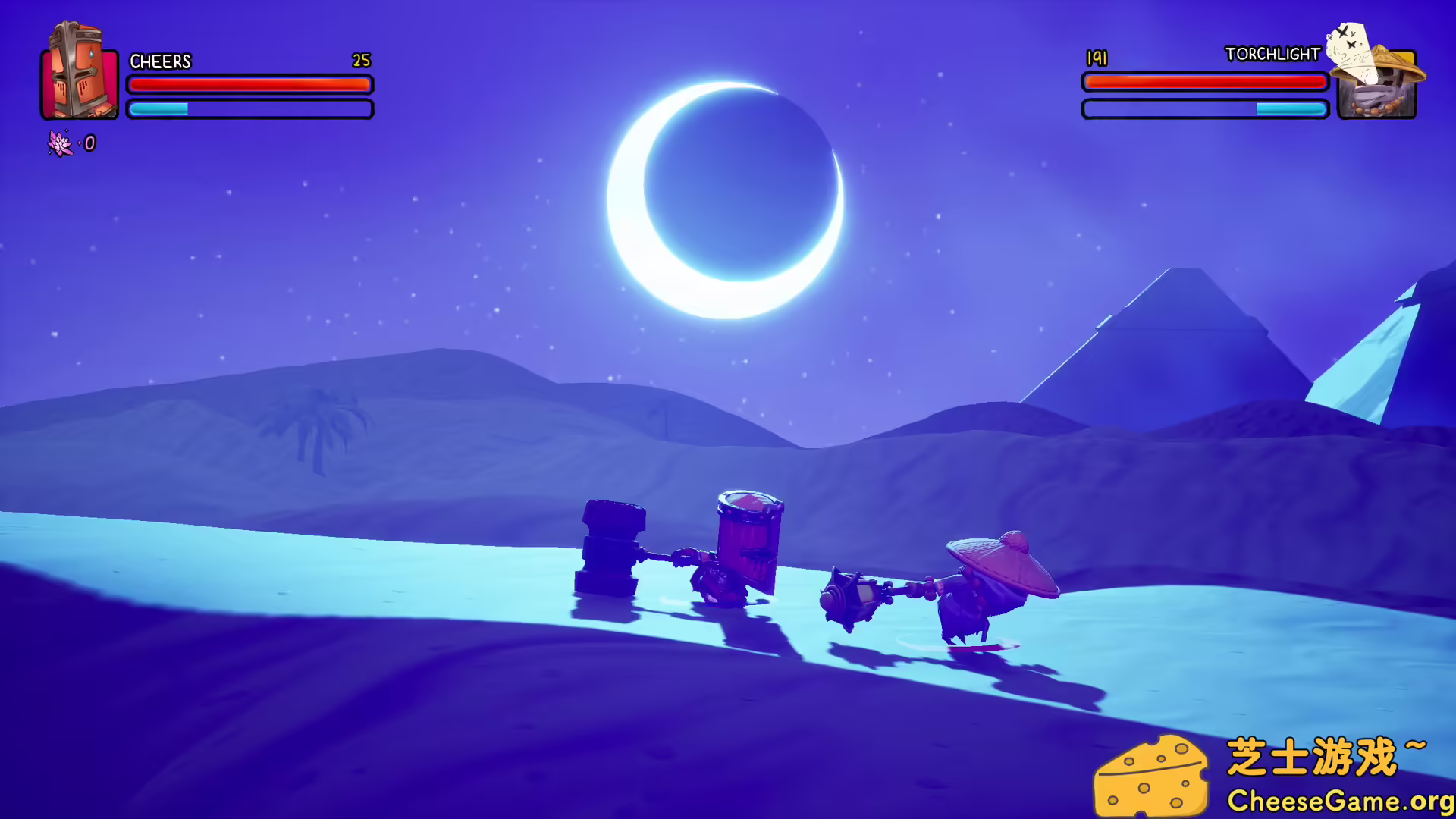Select the TORCHLIGHT name label

(1272, 55)
